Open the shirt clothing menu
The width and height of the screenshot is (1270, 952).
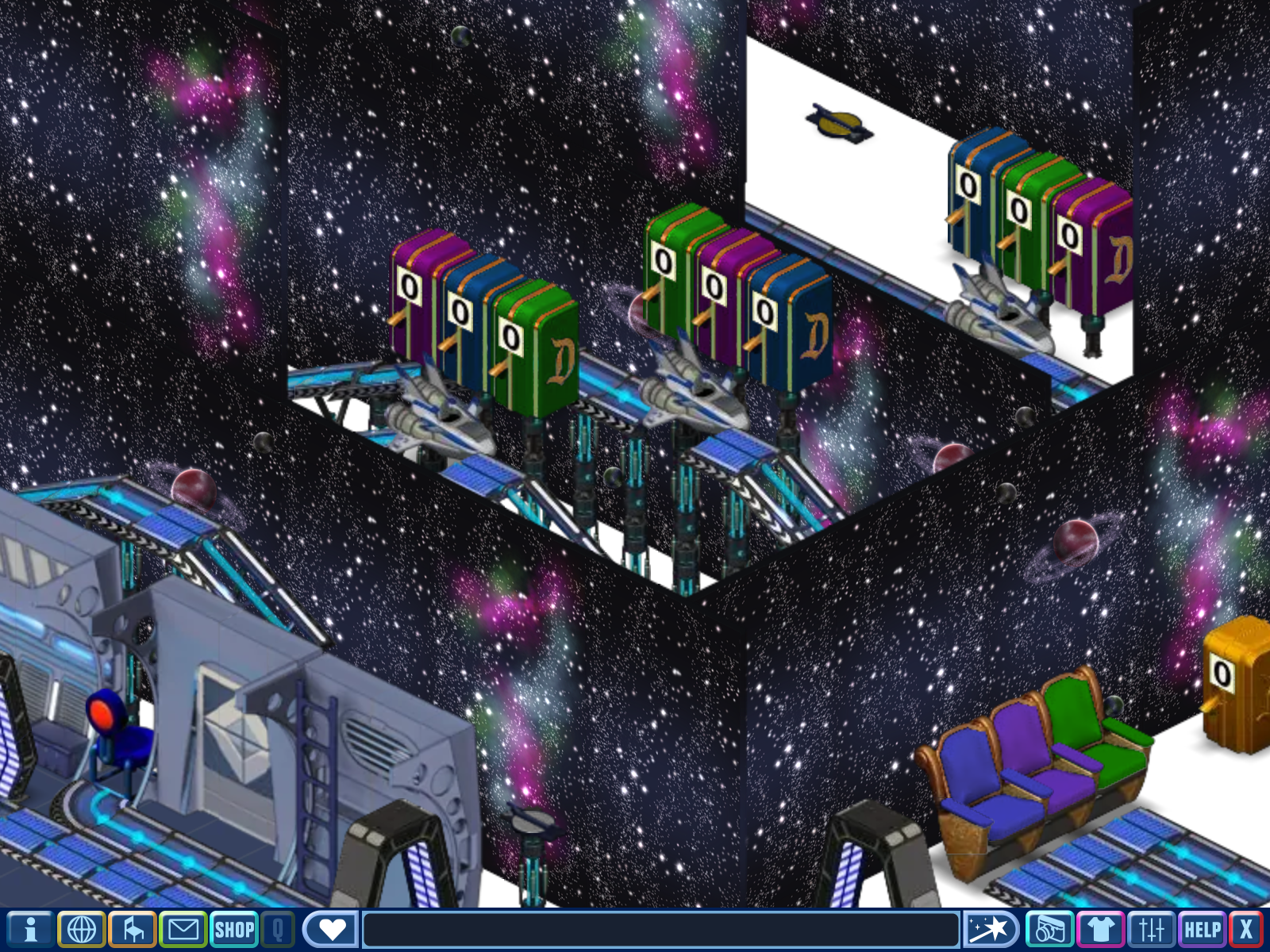click(x=1100, y=929)
